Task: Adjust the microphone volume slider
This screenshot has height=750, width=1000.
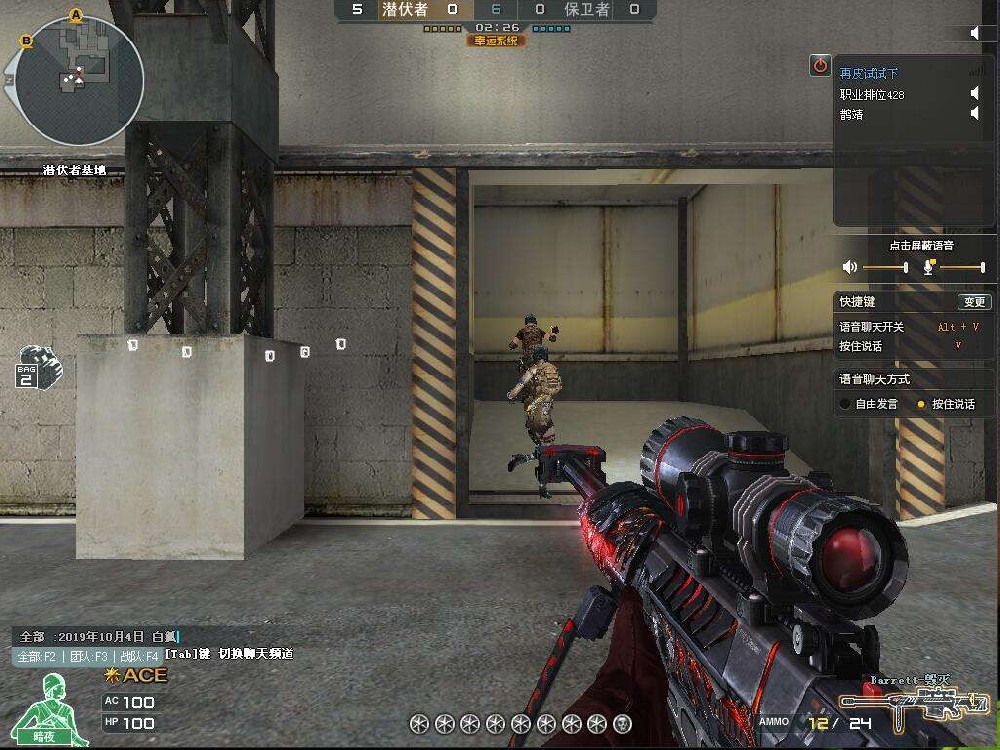Action: click(962, 267)
